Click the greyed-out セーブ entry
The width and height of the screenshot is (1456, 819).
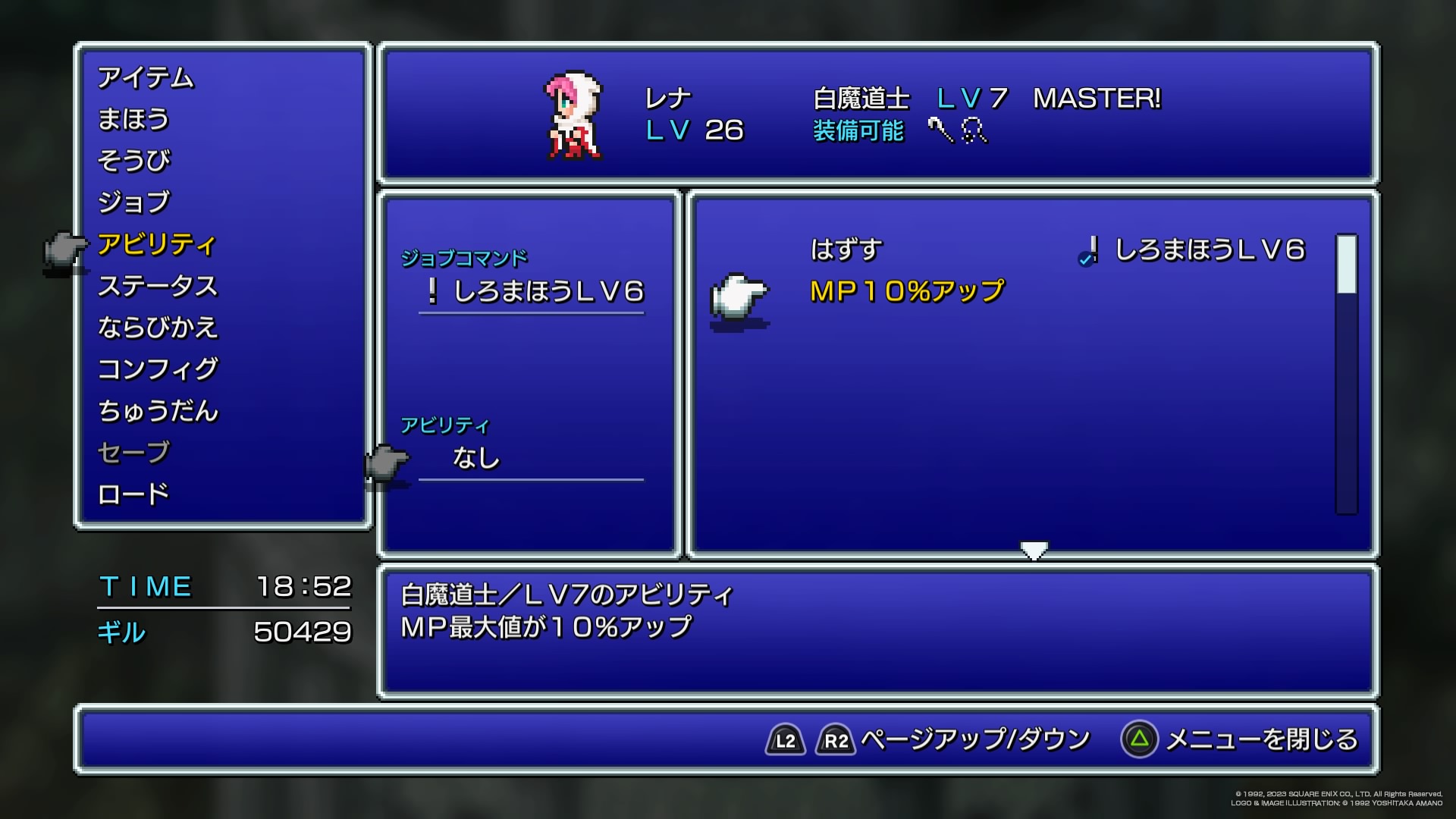(133, 453)
